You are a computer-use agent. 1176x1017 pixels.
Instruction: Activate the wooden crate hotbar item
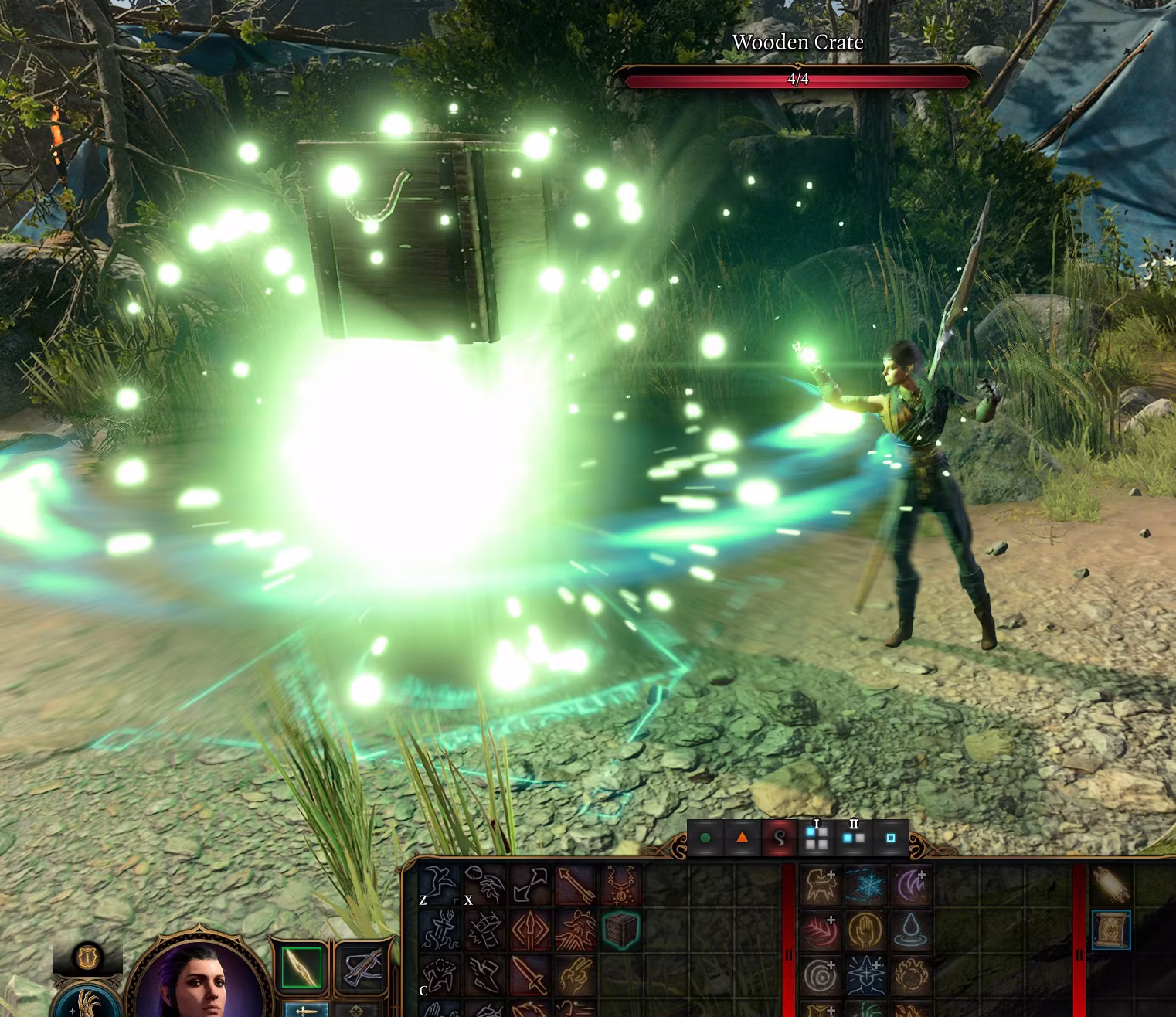click(620, 930)
